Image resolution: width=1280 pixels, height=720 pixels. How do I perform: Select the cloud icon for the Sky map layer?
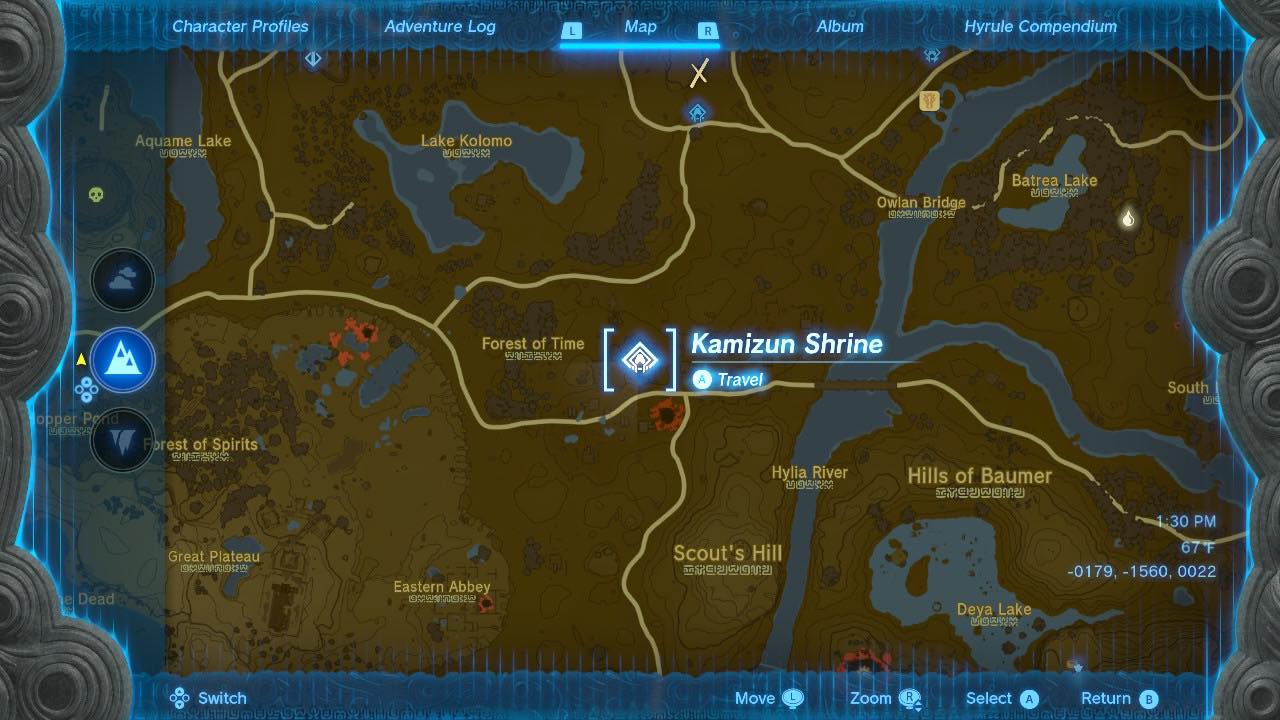122,280
